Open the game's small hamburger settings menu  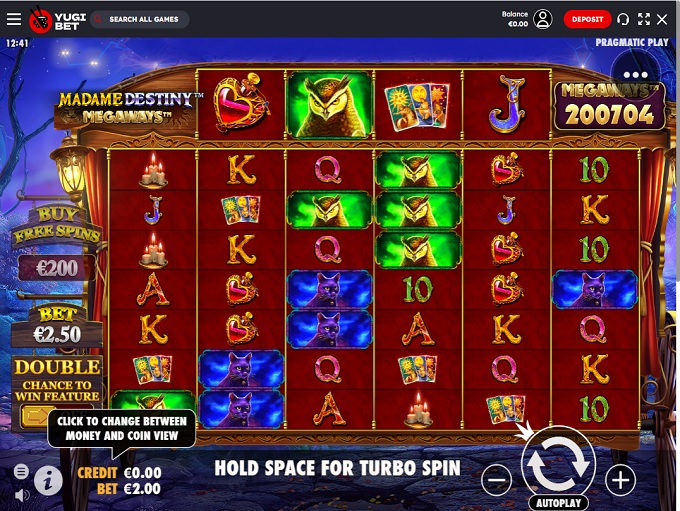pos(21,471)
